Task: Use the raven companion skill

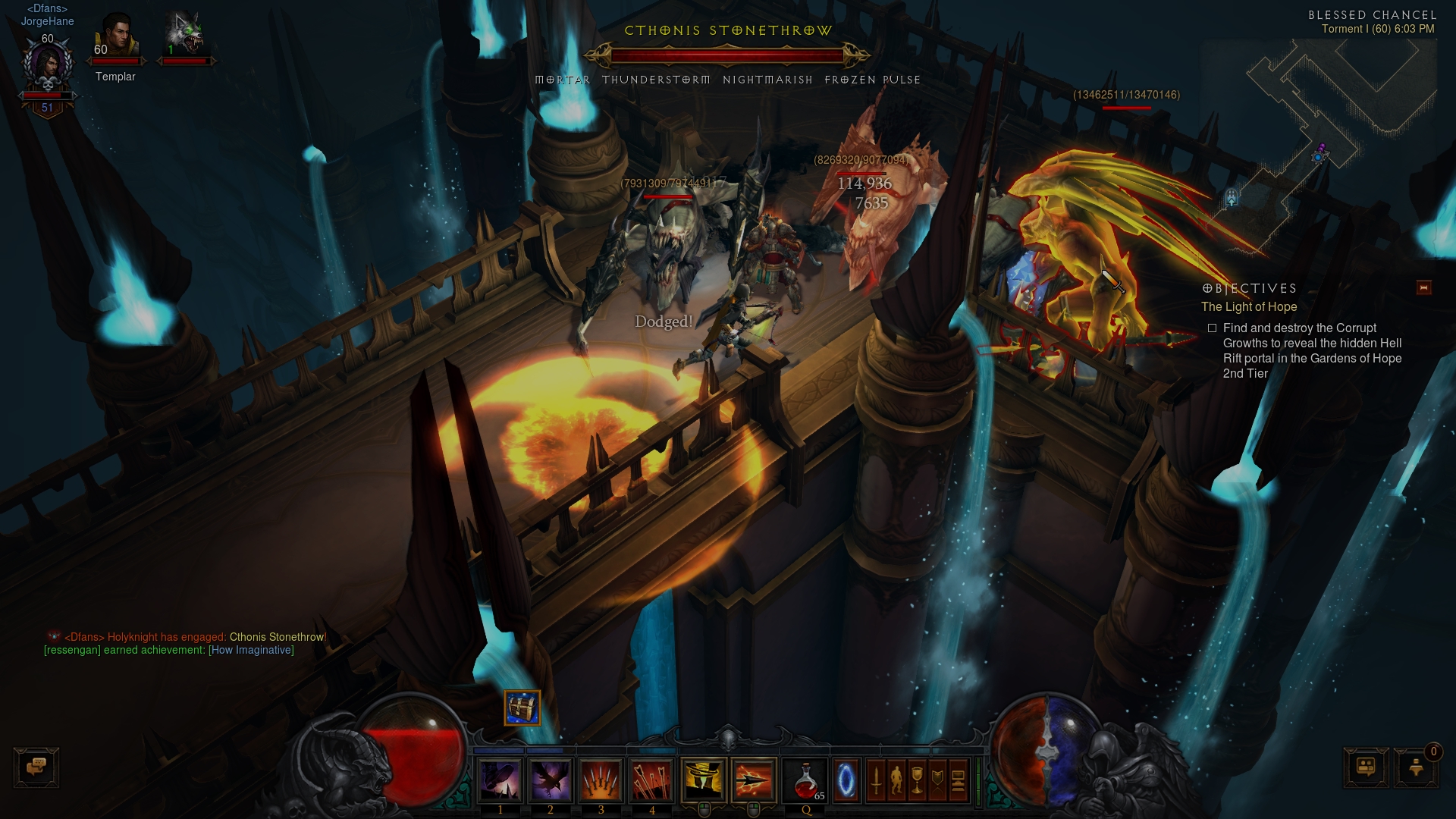Action: pos(551,780)
